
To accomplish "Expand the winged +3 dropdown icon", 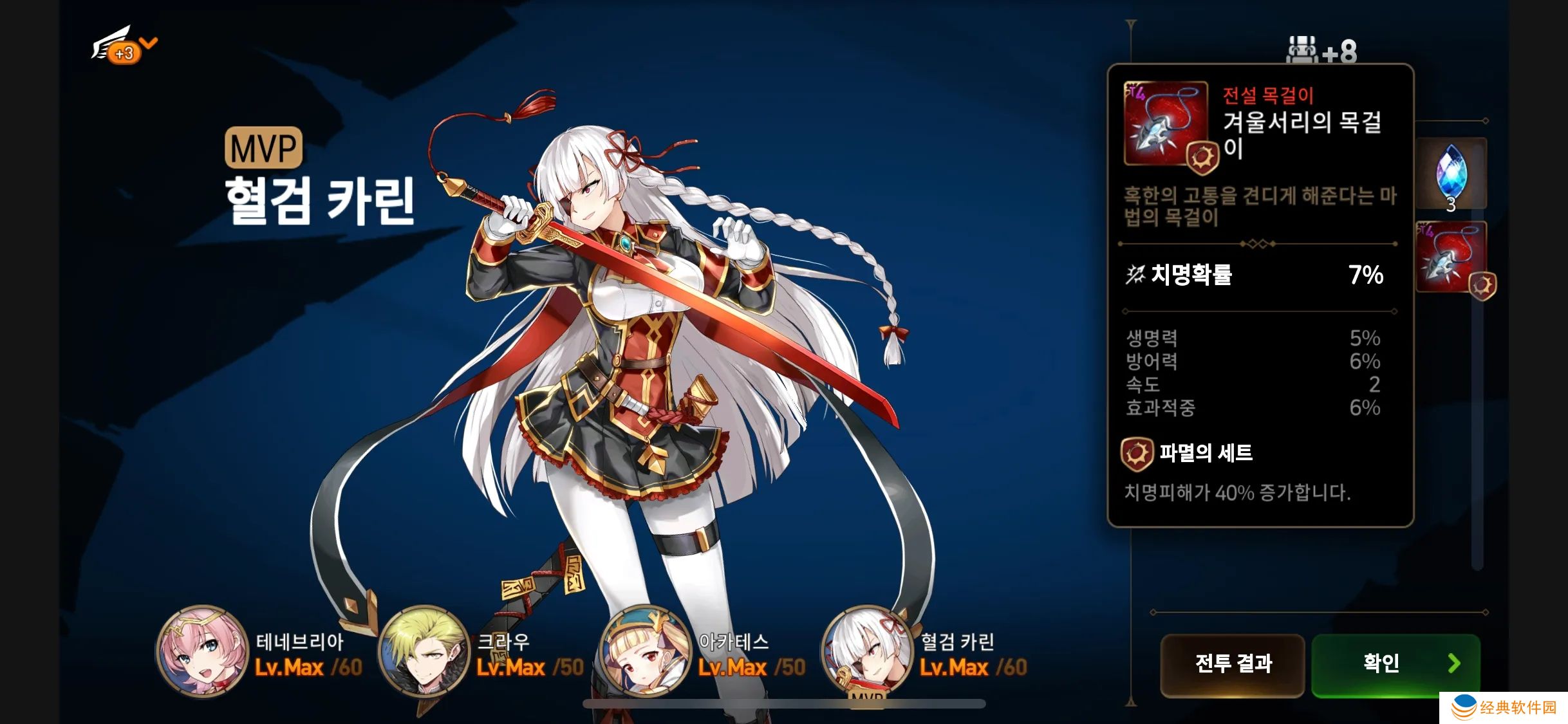I will pos(124,45).
